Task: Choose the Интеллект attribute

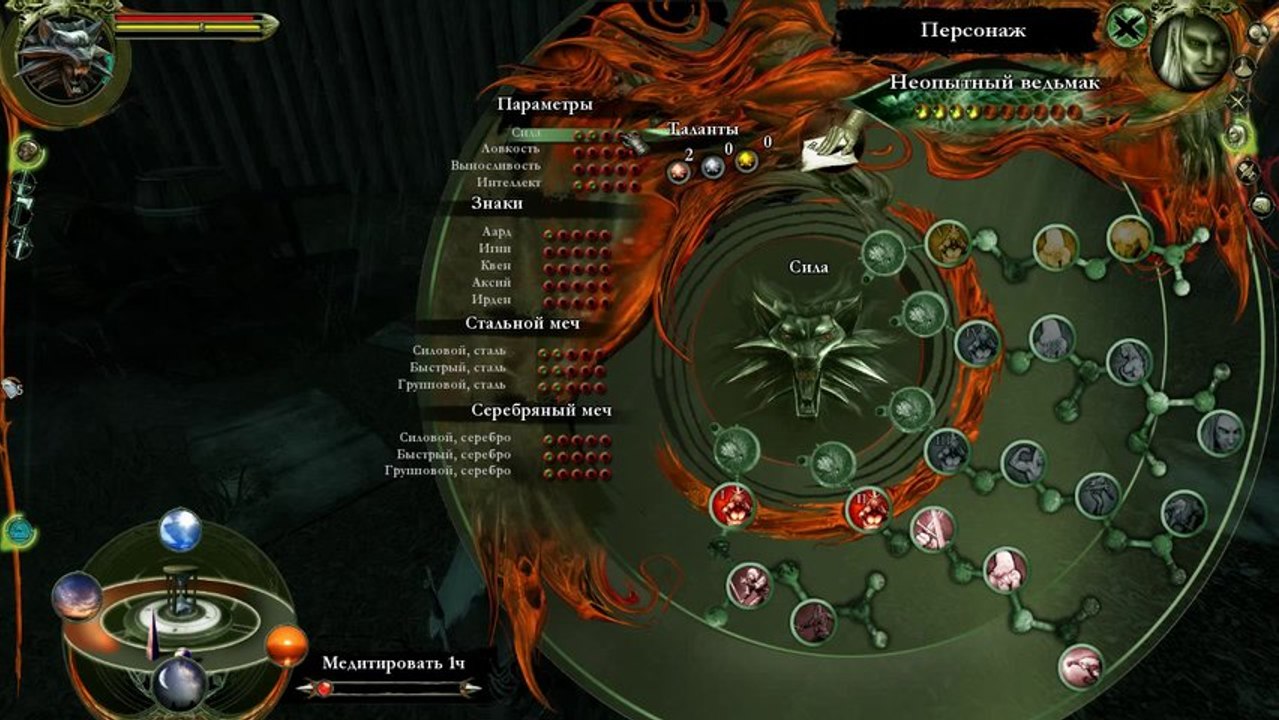Action: (x=510, y=184)
